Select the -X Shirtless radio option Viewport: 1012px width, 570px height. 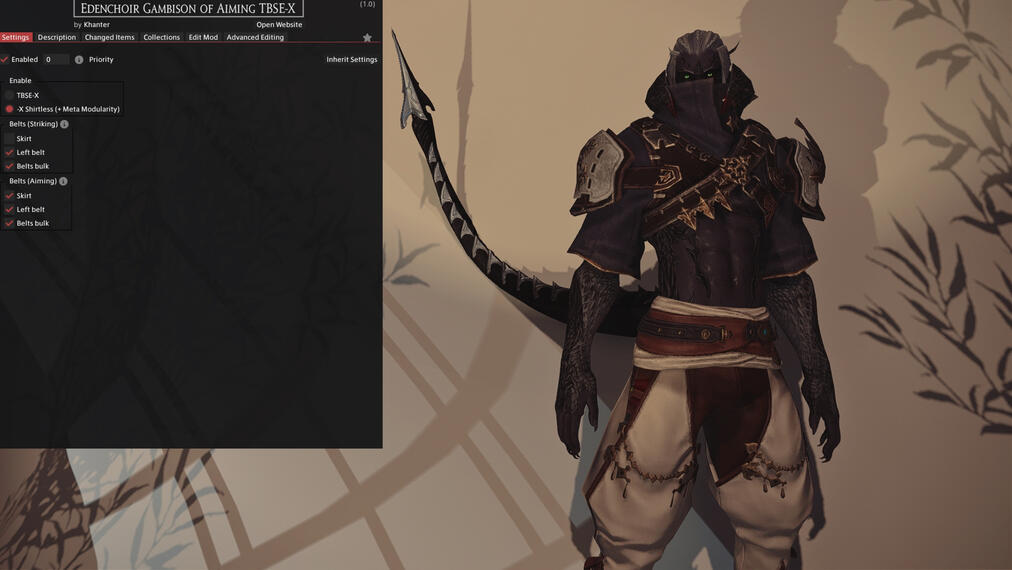click(x=10, y=109)
